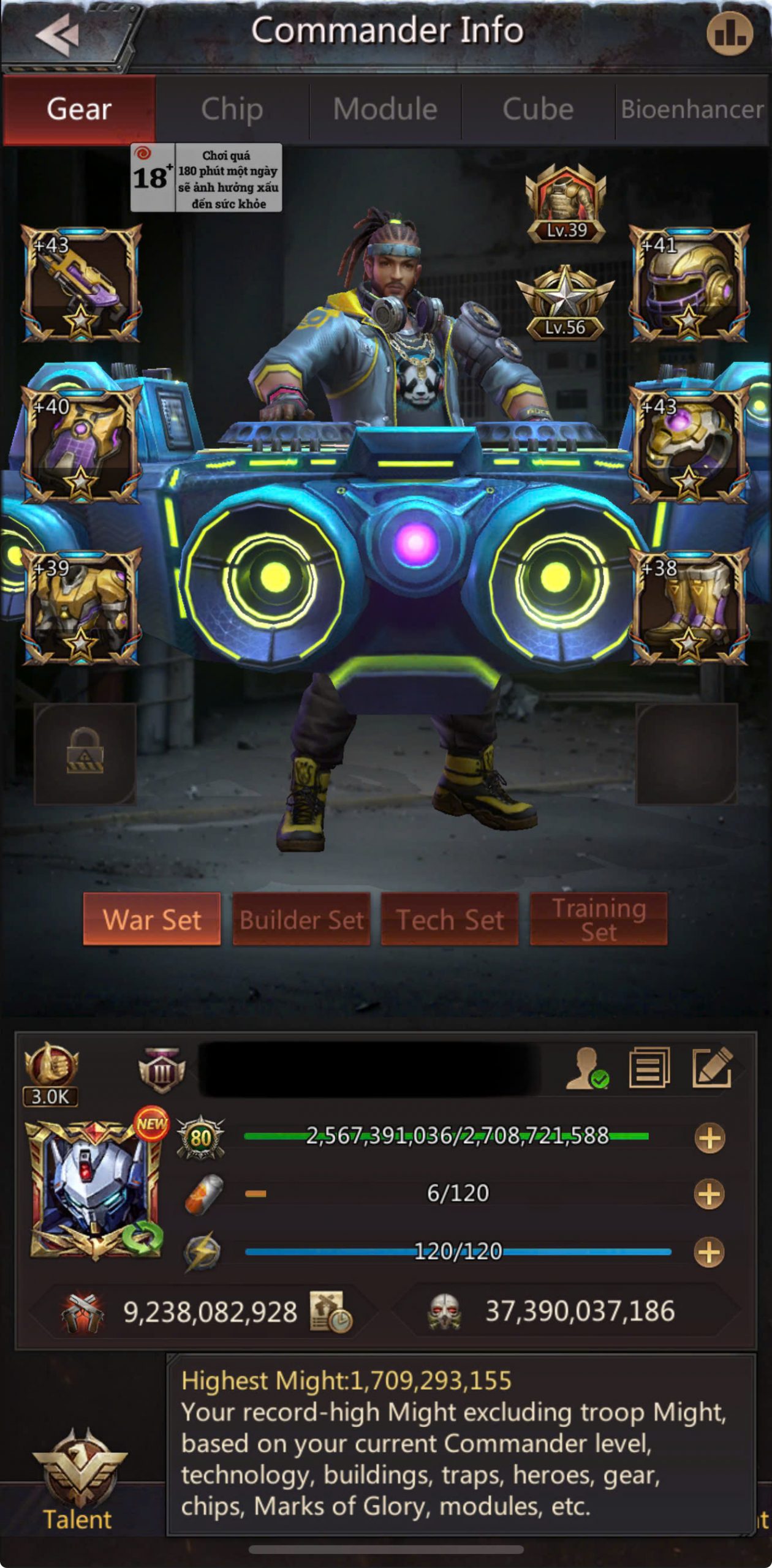Select the Cube tab
Viewport: 772px width, 1568px height.
tap(538, 110)
